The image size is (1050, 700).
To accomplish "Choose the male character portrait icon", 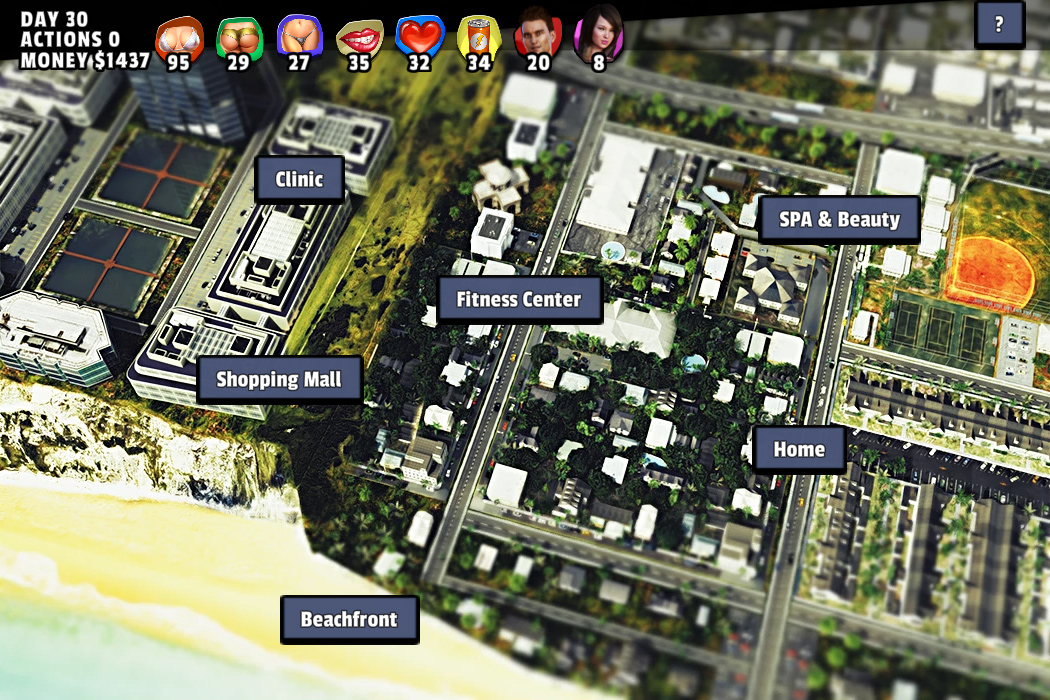I will [538, 36].
